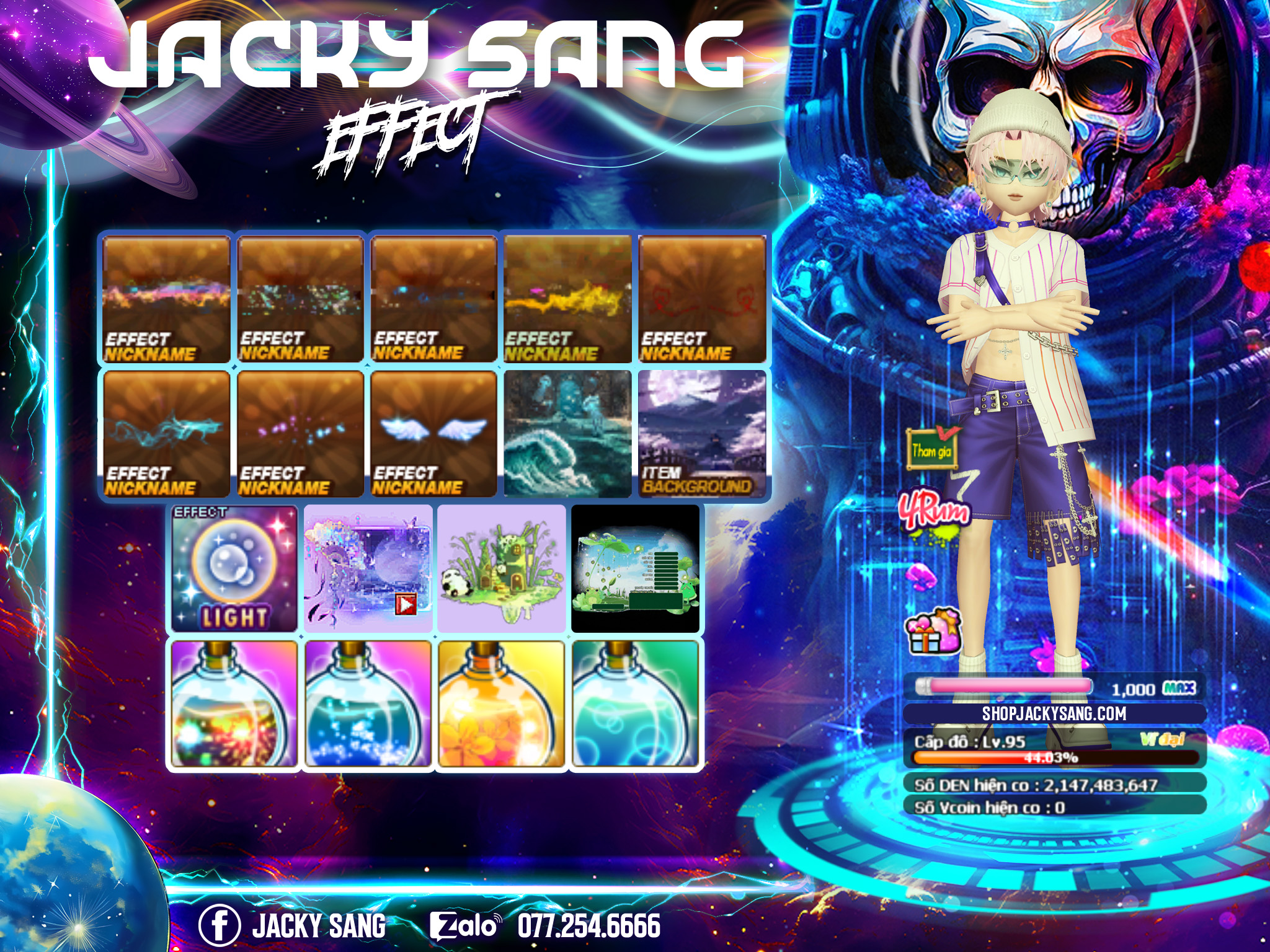Select the white angel wings nickname effect
The image size is (1270, 952).
(433, 434)
